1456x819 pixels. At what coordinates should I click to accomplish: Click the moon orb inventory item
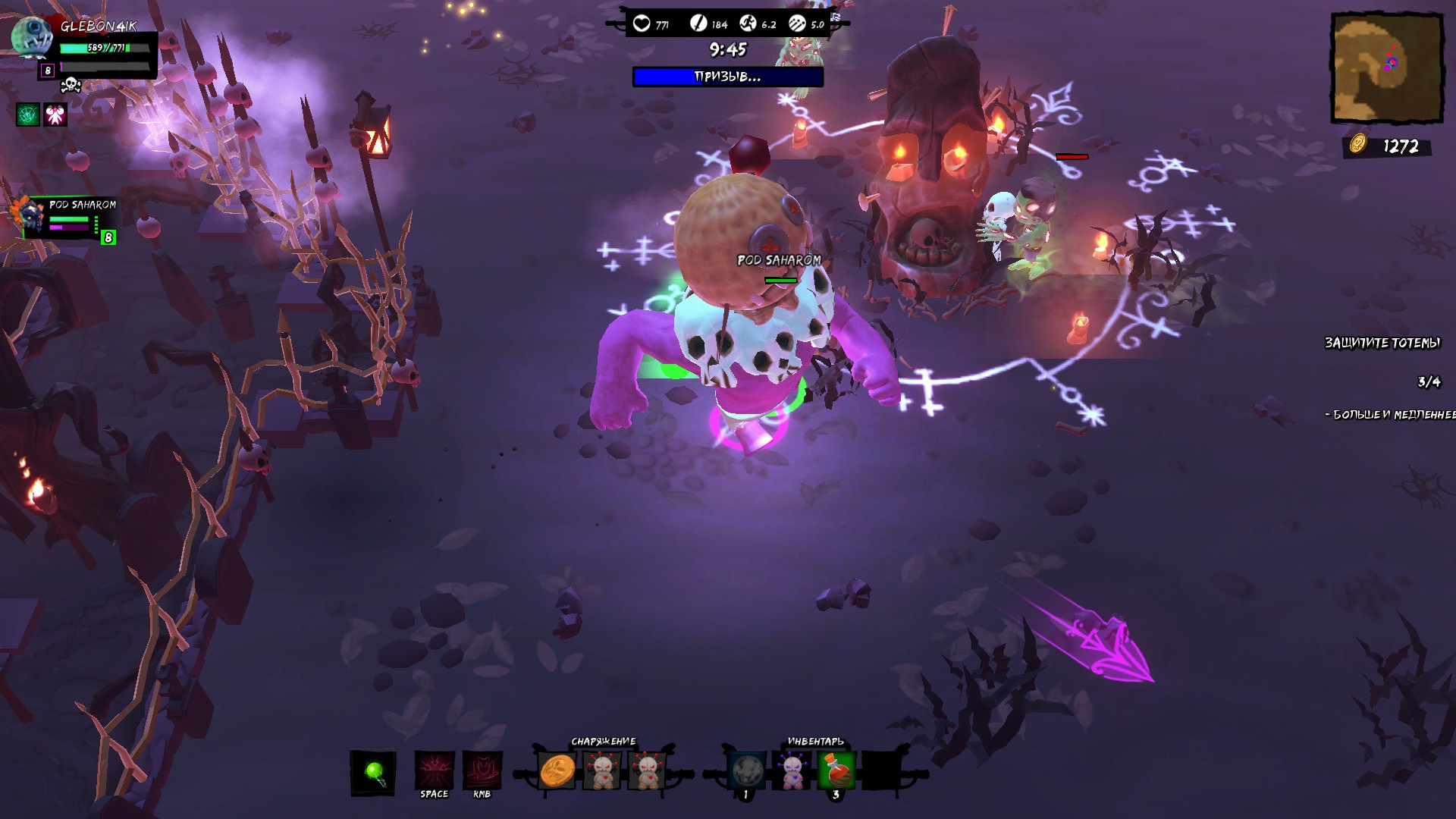745,771
